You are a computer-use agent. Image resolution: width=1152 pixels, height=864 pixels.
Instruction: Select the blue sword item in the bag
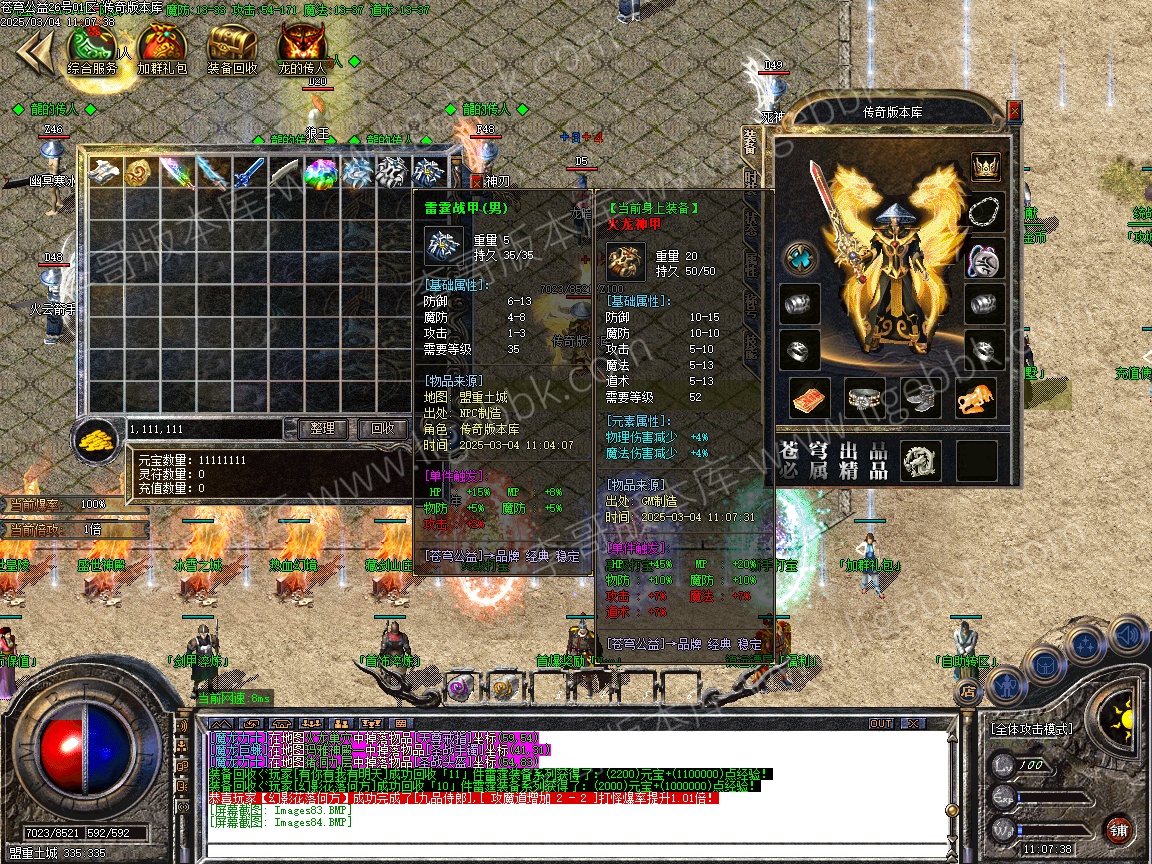click(x=249, y=173)
